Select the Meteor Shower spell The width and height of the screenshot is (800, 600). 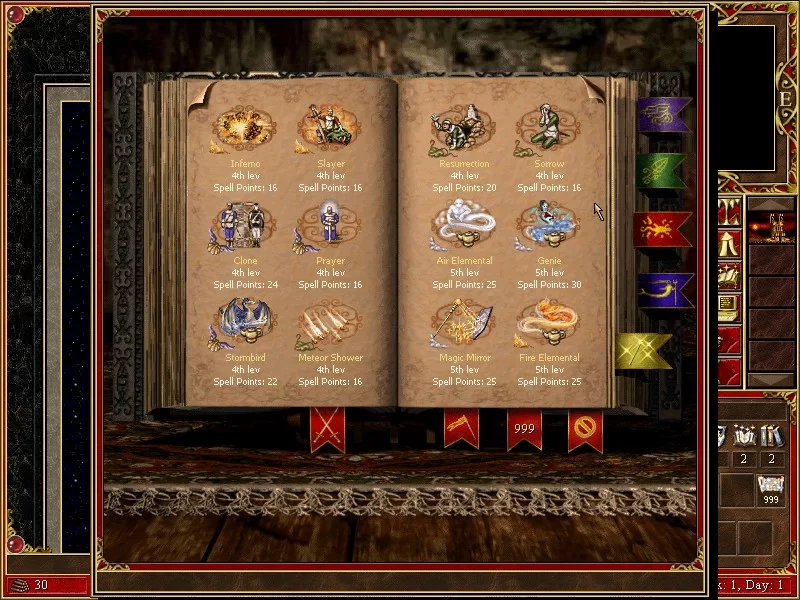pyautogui.click(x=330, y=324)
